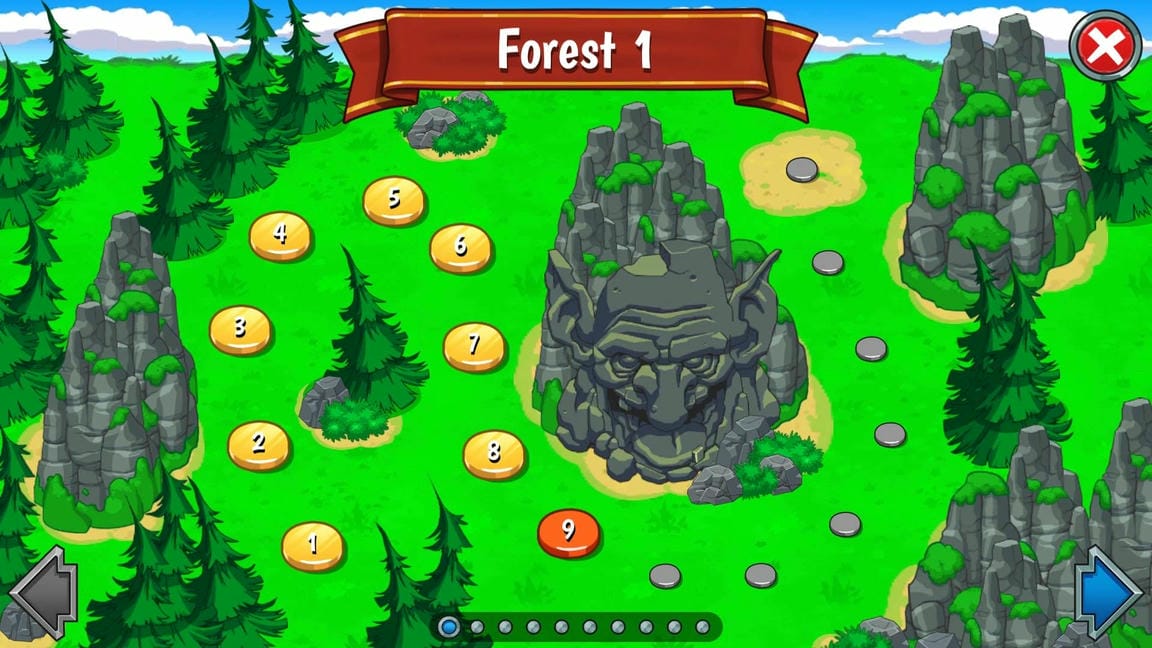Close the Forest 1 level map
The height and width of the screenshot is (648, 1152).
point(1105,45)
